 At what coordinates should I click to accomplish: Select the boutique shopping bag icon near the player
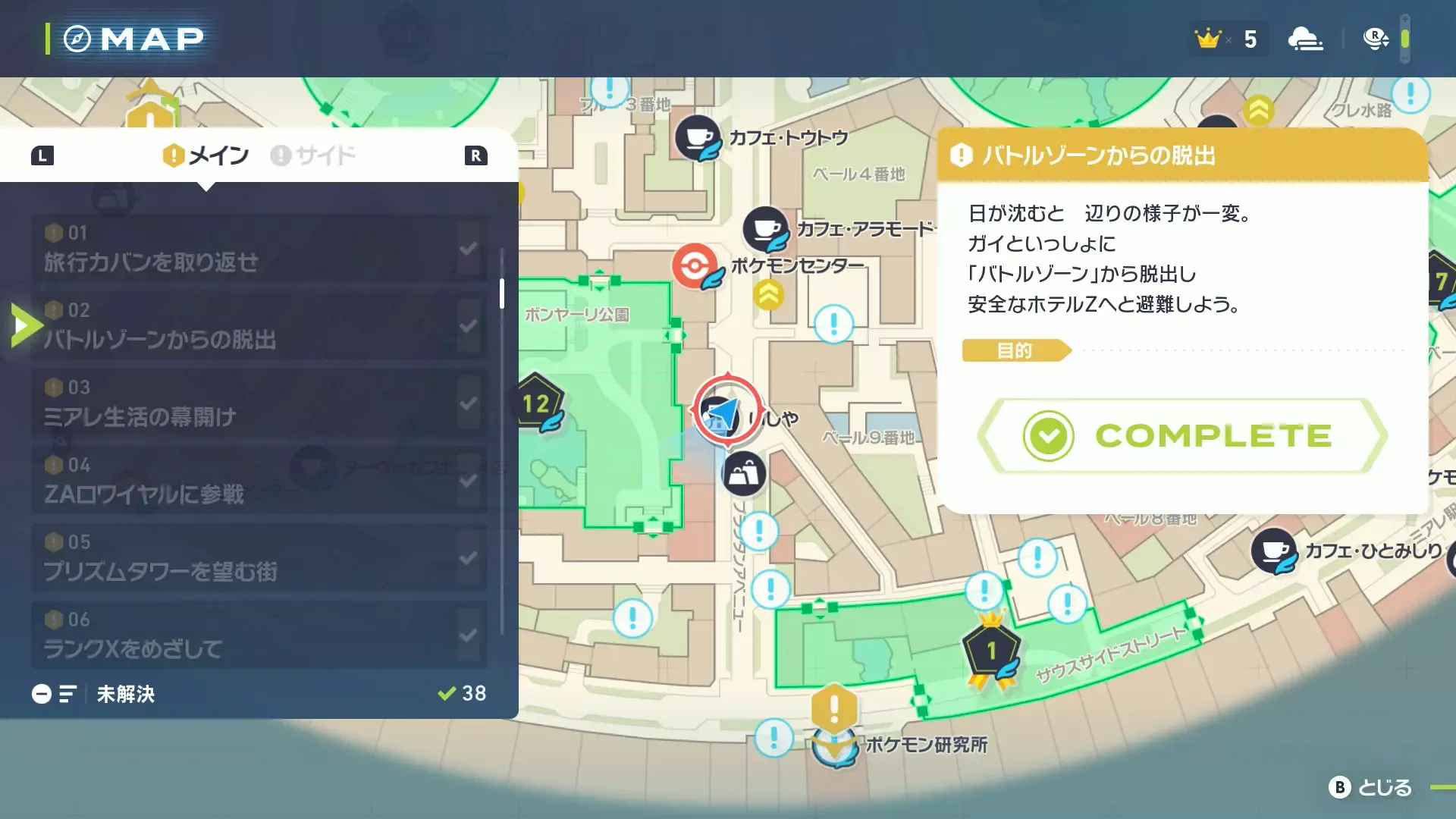[x=743, y=472]
